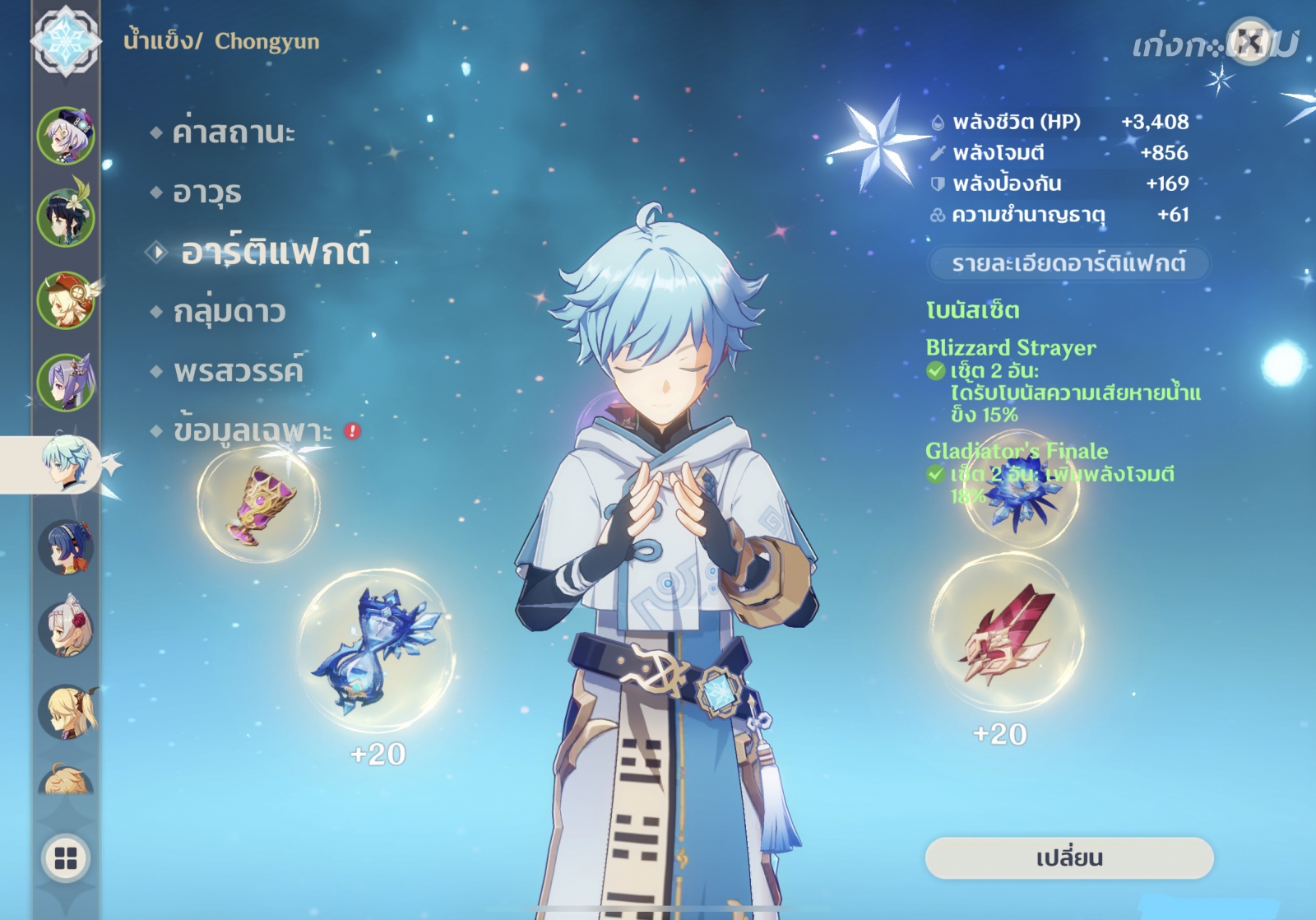Switch to Venti's portrait in sidebar
The height and width of the screenshot is (920, 1316).
point(66,217)
